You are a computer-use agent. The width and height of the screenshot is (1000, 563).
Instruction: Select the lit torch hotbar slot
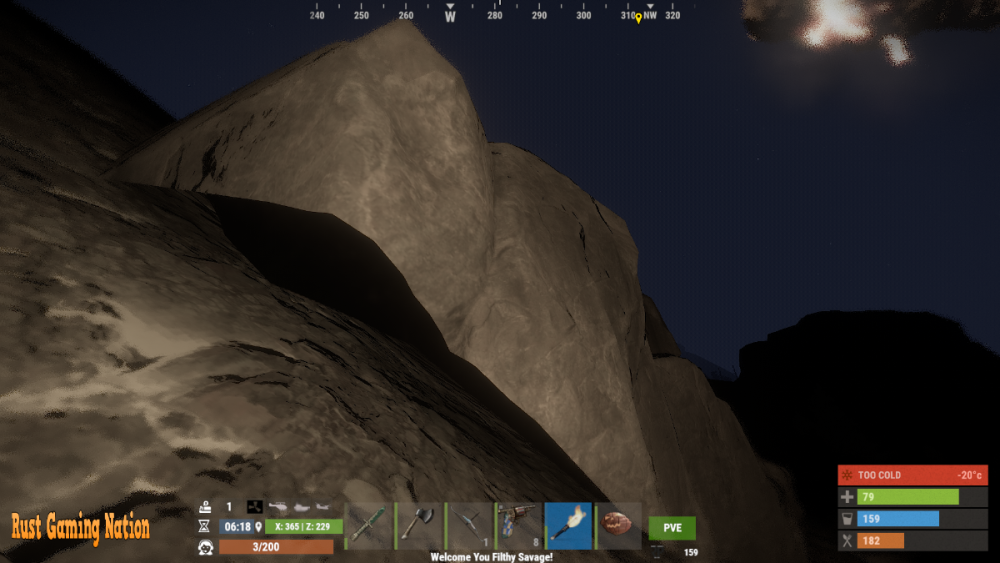(569, 526)
